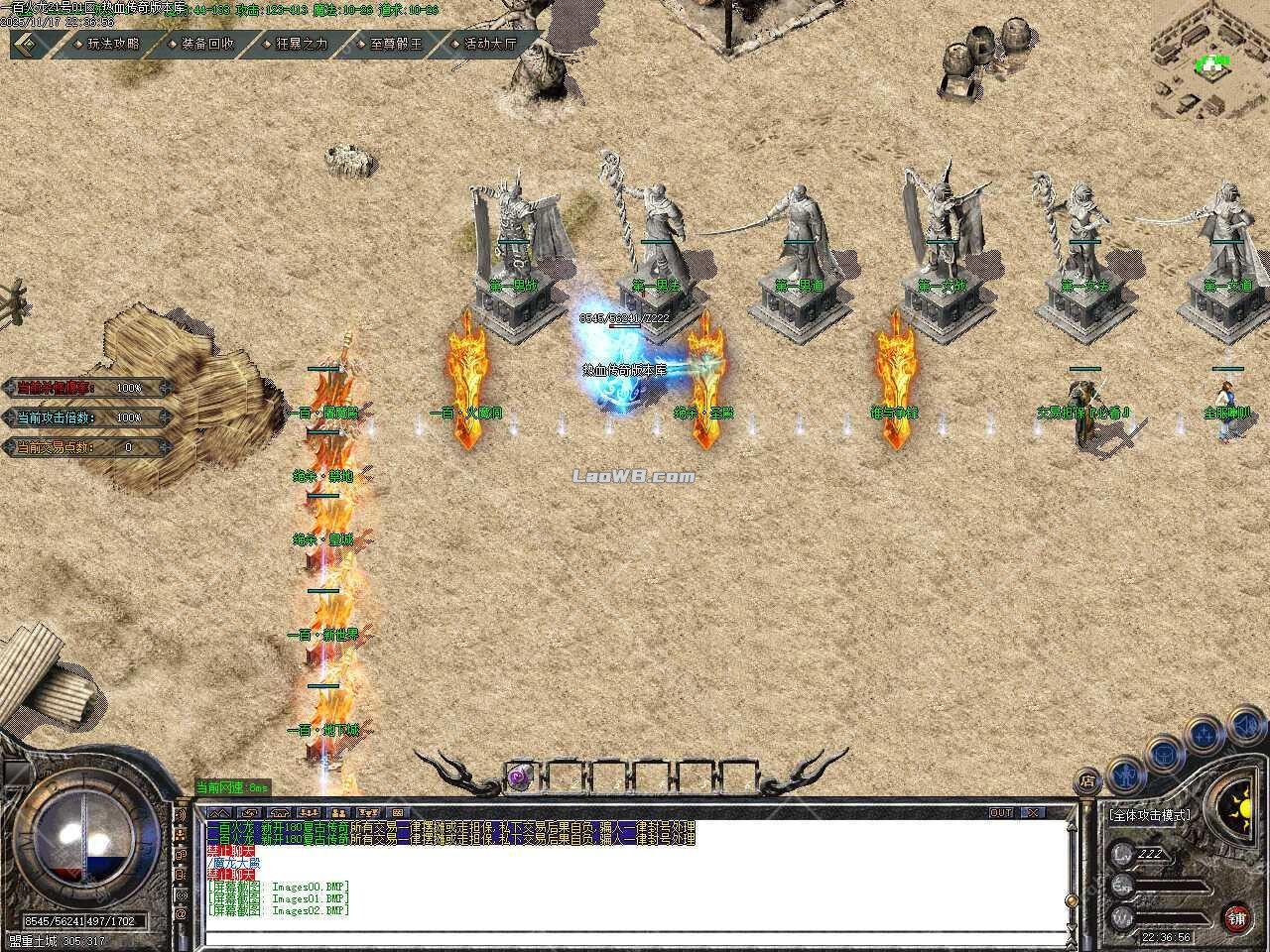Close the chat panel with X

pyautogui.click(x=1033, y=812)
